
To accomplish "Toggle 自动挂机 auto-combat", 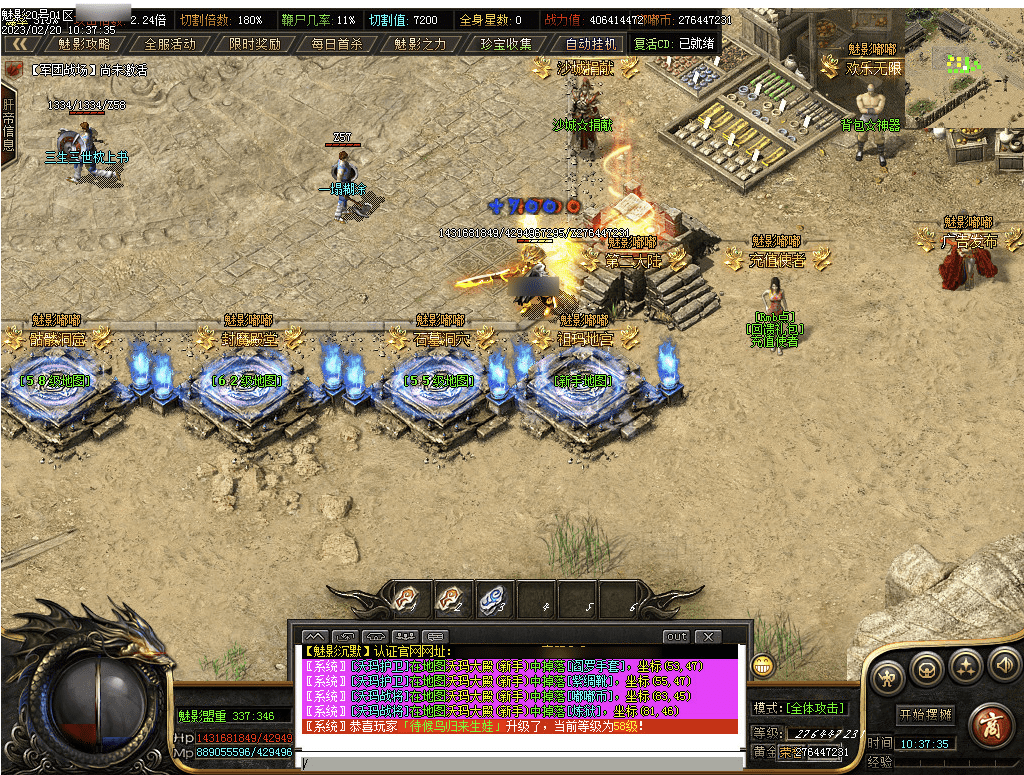I will (x=591, y=44).
